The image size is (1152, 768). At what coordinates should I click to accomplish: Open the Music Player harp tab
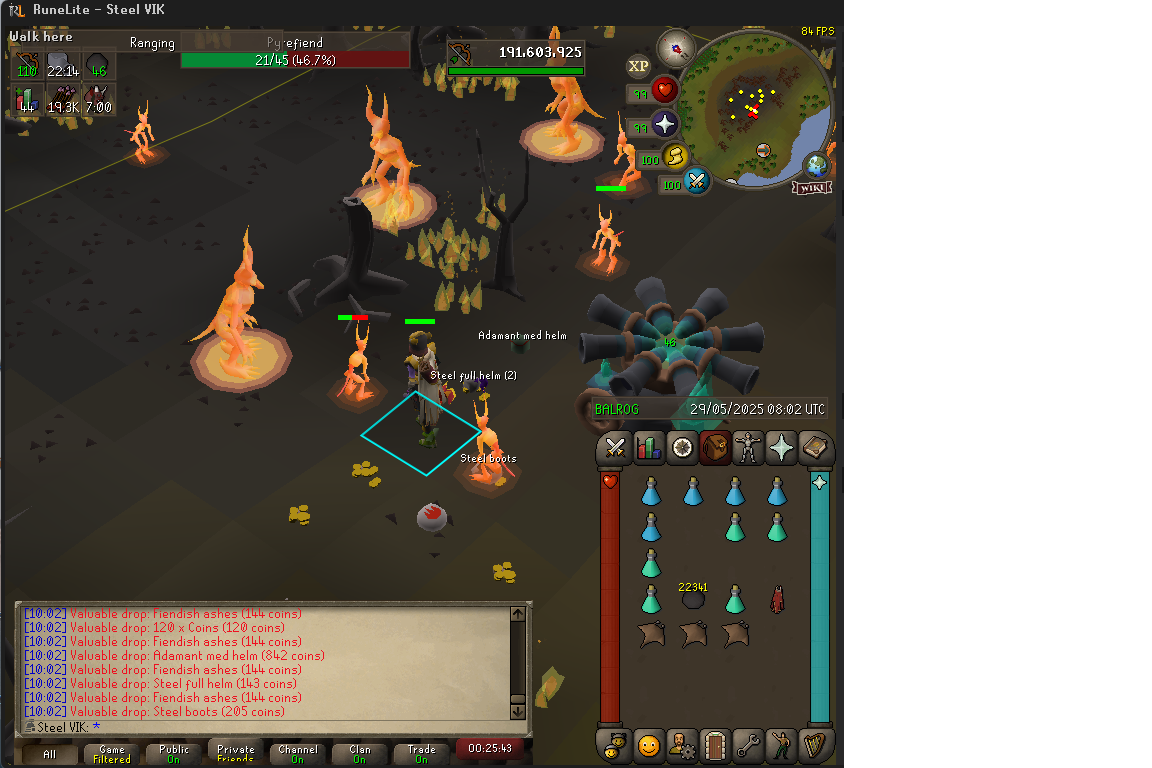[x=815, y=745]
